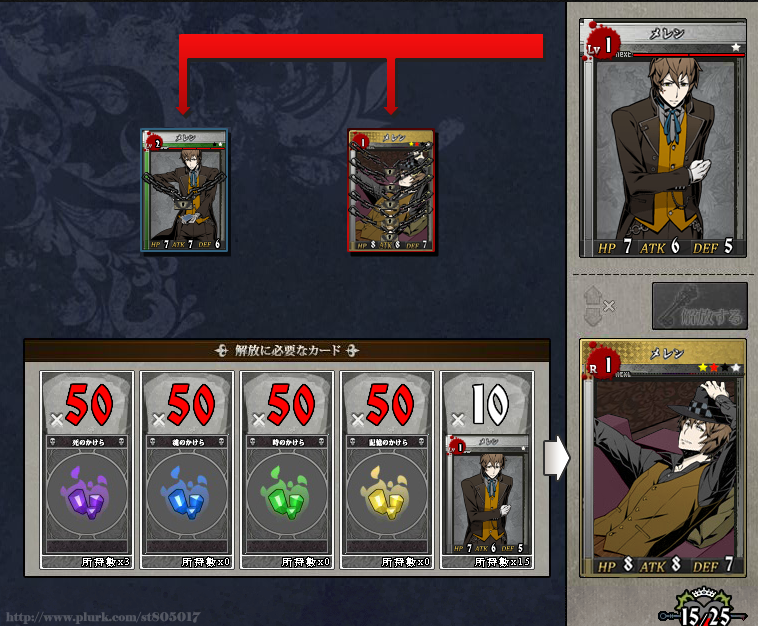Click the 解放する unlock button
Screen dimensions: 758x626
699,306
